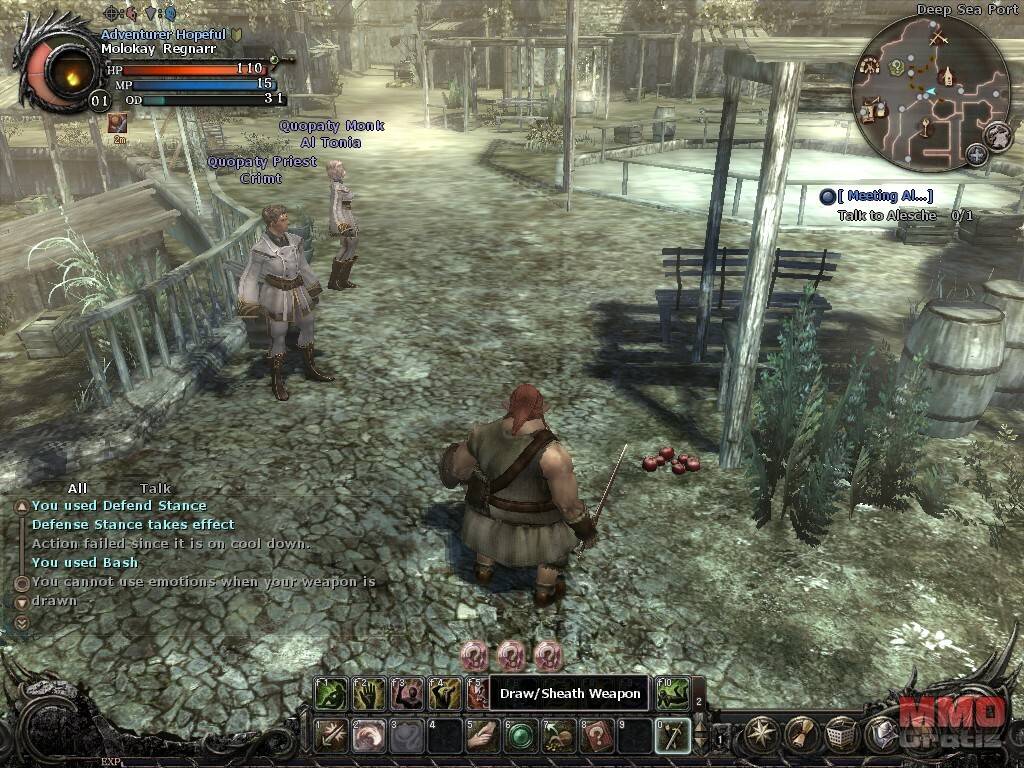Switch chat to the All tab
The height and width of the screenshot is (768, 1024).
(x=78, y=488)
